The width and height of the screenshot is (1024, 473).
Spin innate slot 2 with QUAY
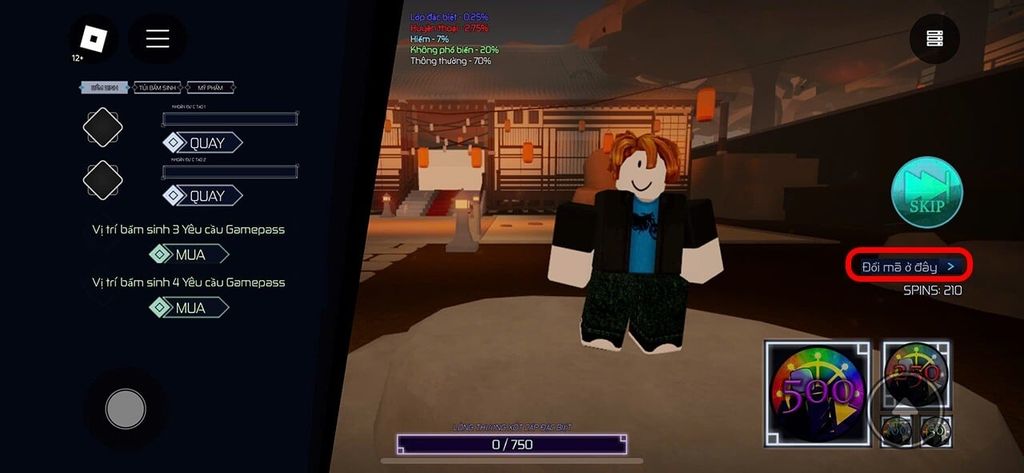(x=204, y=196)
